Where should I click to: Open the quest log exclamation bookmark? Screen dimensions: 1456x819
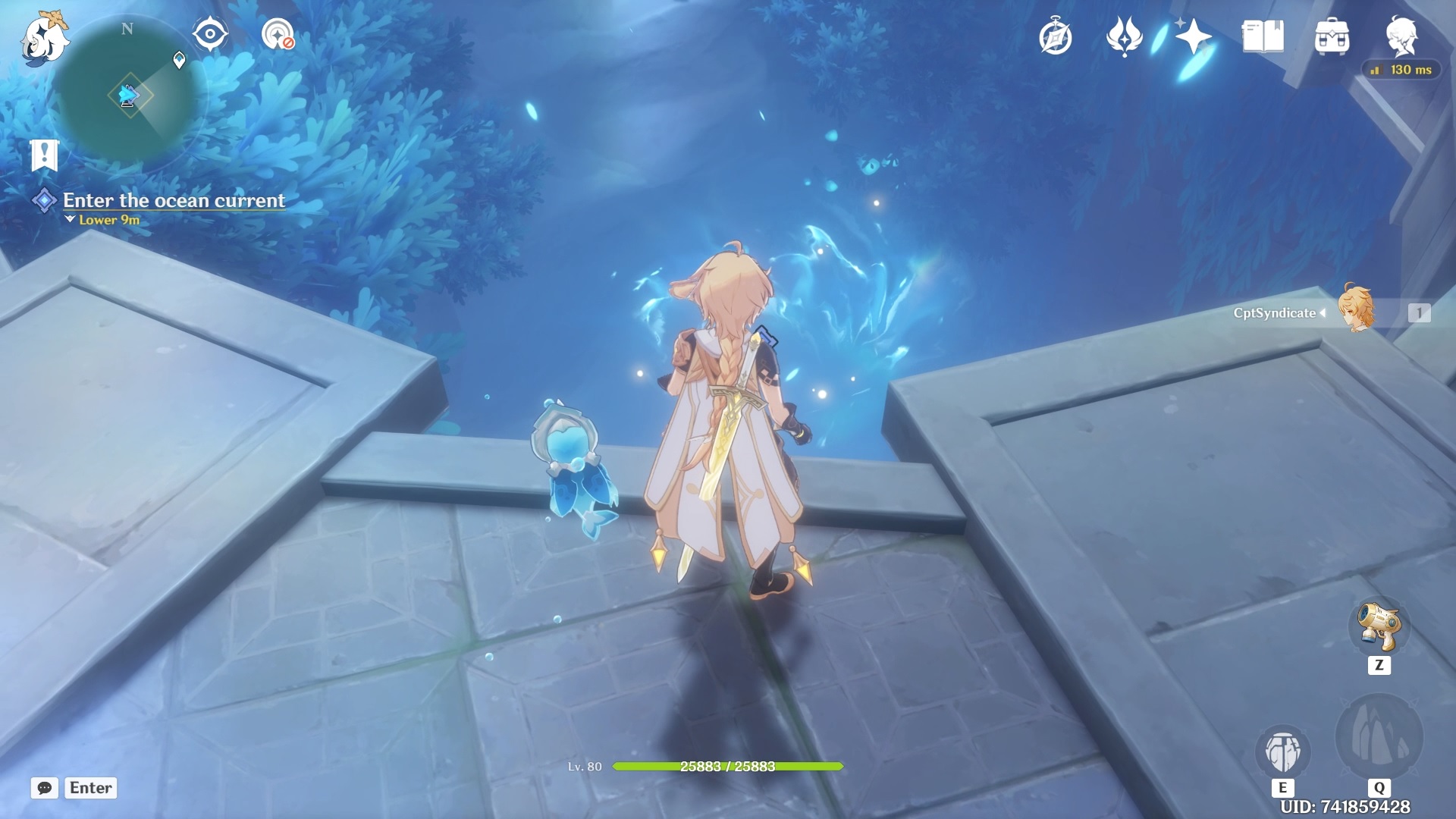point(45,155)
